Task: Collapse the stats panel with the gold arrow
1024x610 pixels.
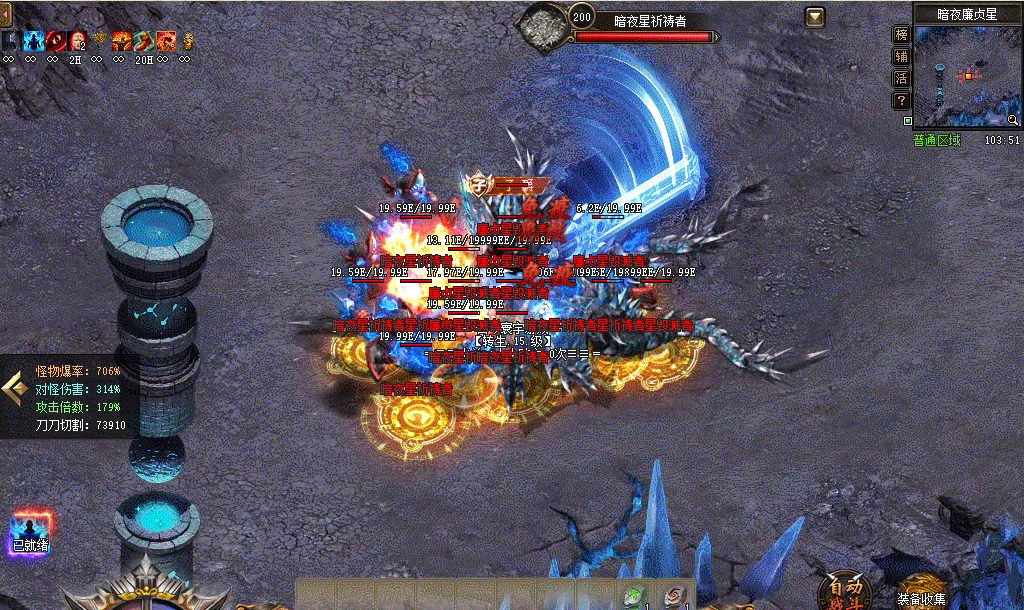Action: (14, 391)
